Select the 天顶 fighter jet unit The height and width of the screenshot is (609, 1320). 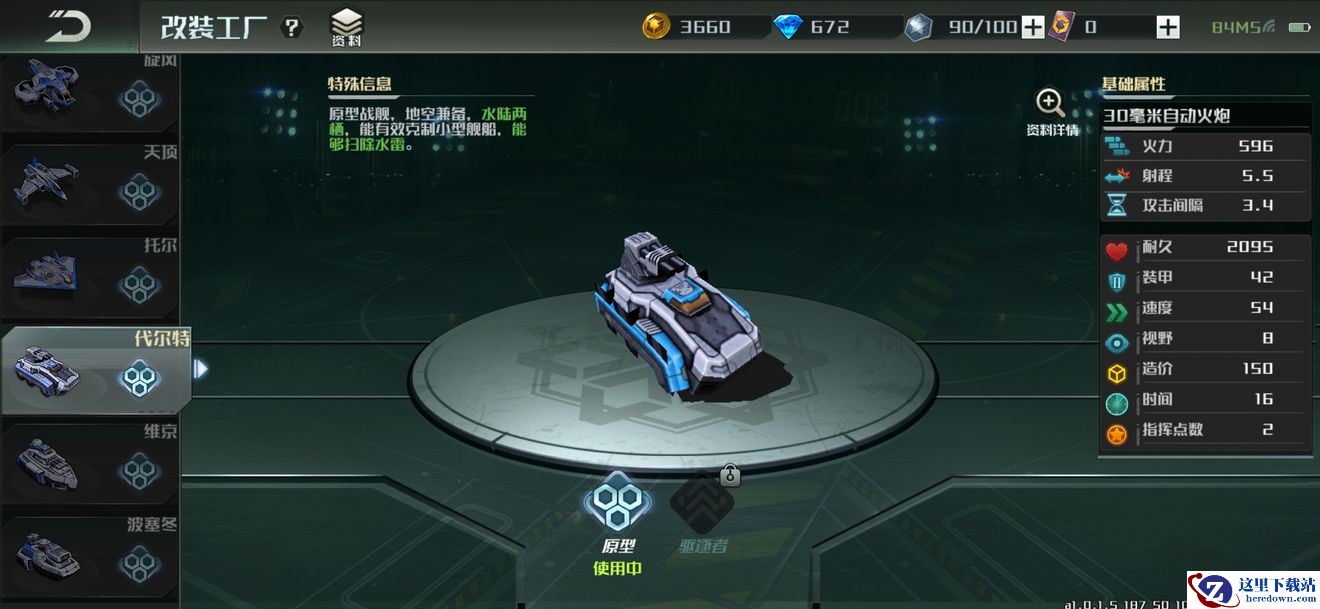[90, 186]
